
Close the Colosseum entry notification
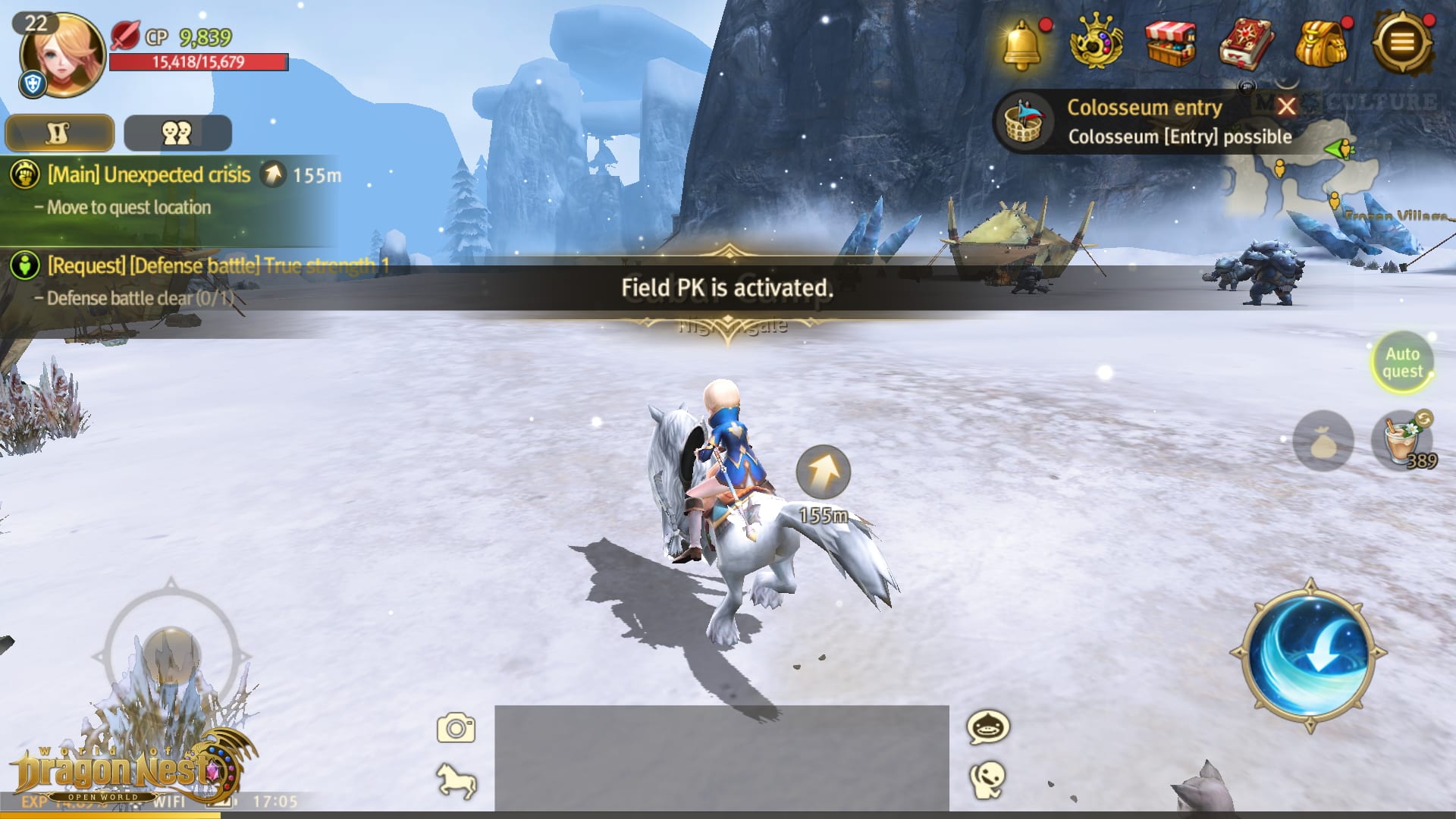pos(1286,106)
